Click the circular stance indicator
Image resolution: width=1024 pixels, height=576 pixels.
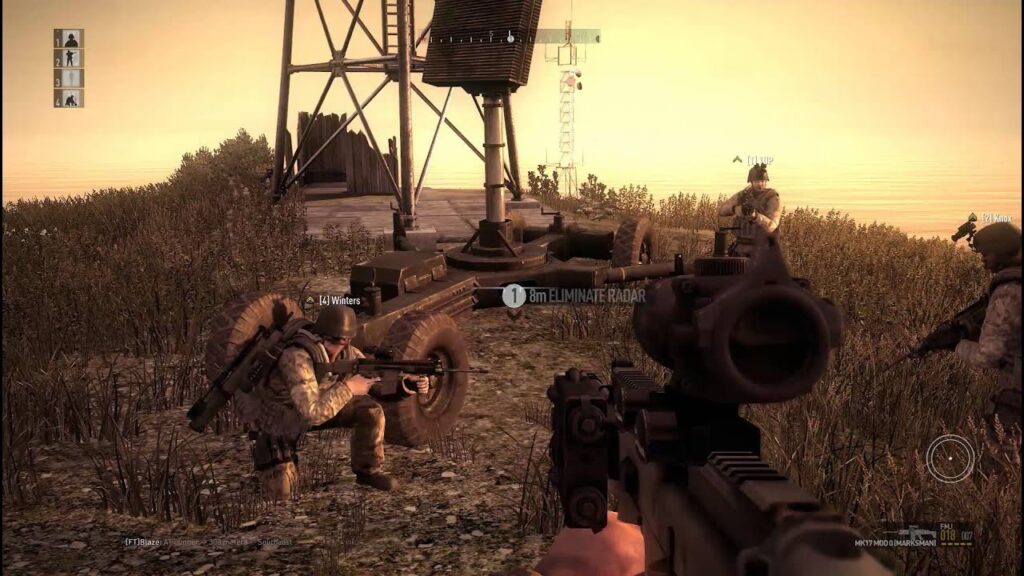point(949,458)
